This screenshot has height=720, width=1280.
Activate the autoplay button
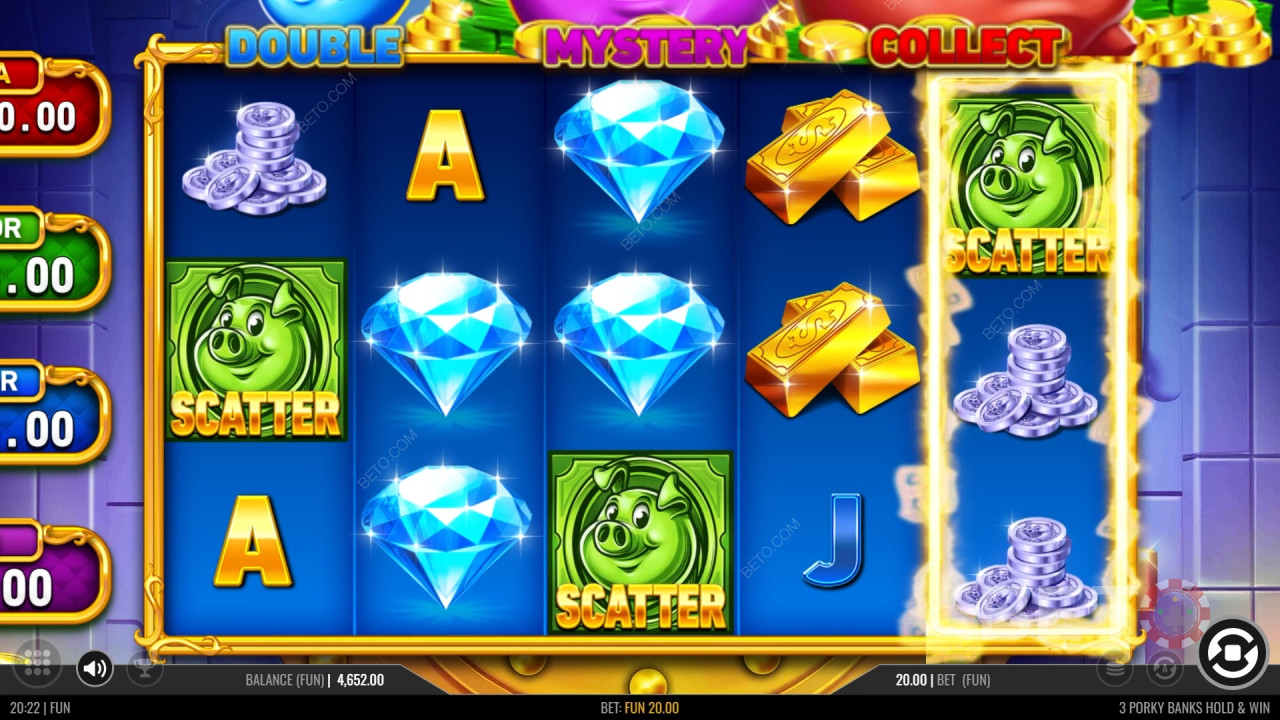click(x=1164, y=668)
